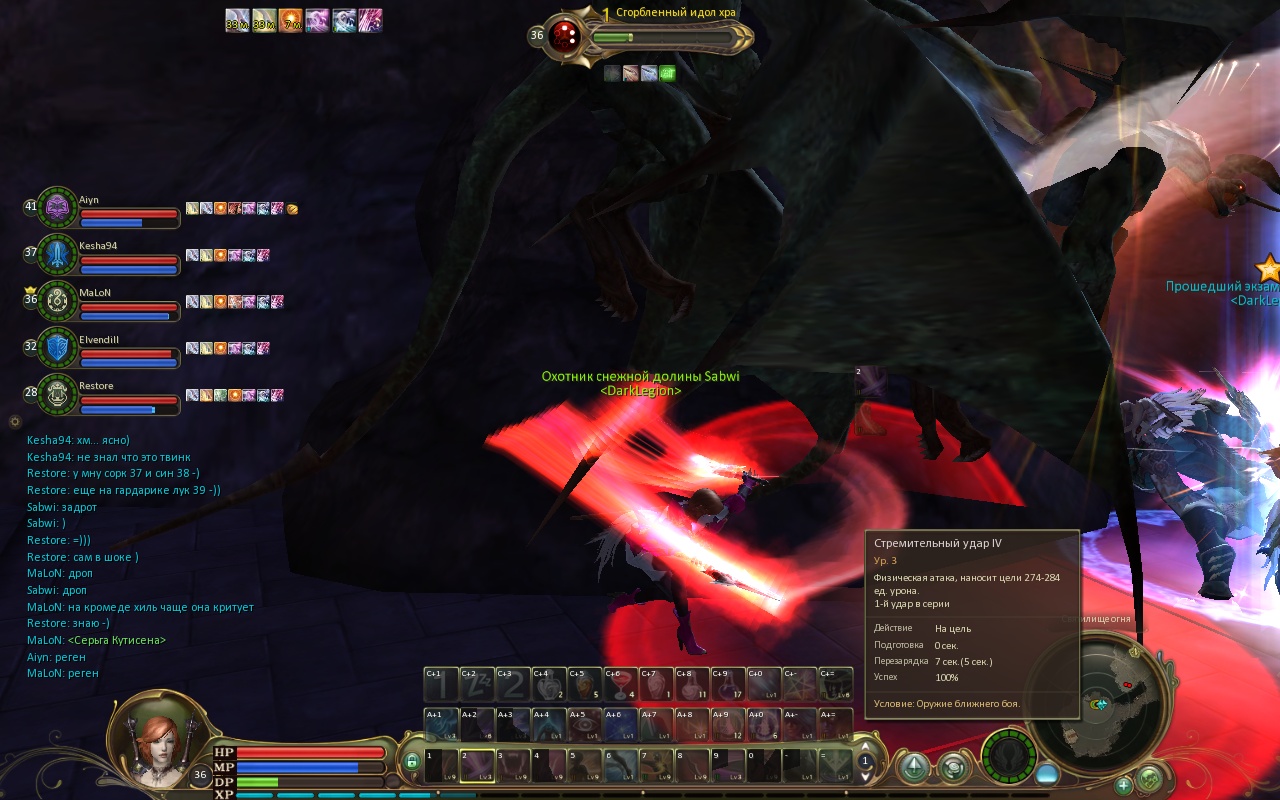The height and width of the screenshot is (800, 1280).
Task: Select party member Aiyn's frame
Action: click(x=58, y=208)
